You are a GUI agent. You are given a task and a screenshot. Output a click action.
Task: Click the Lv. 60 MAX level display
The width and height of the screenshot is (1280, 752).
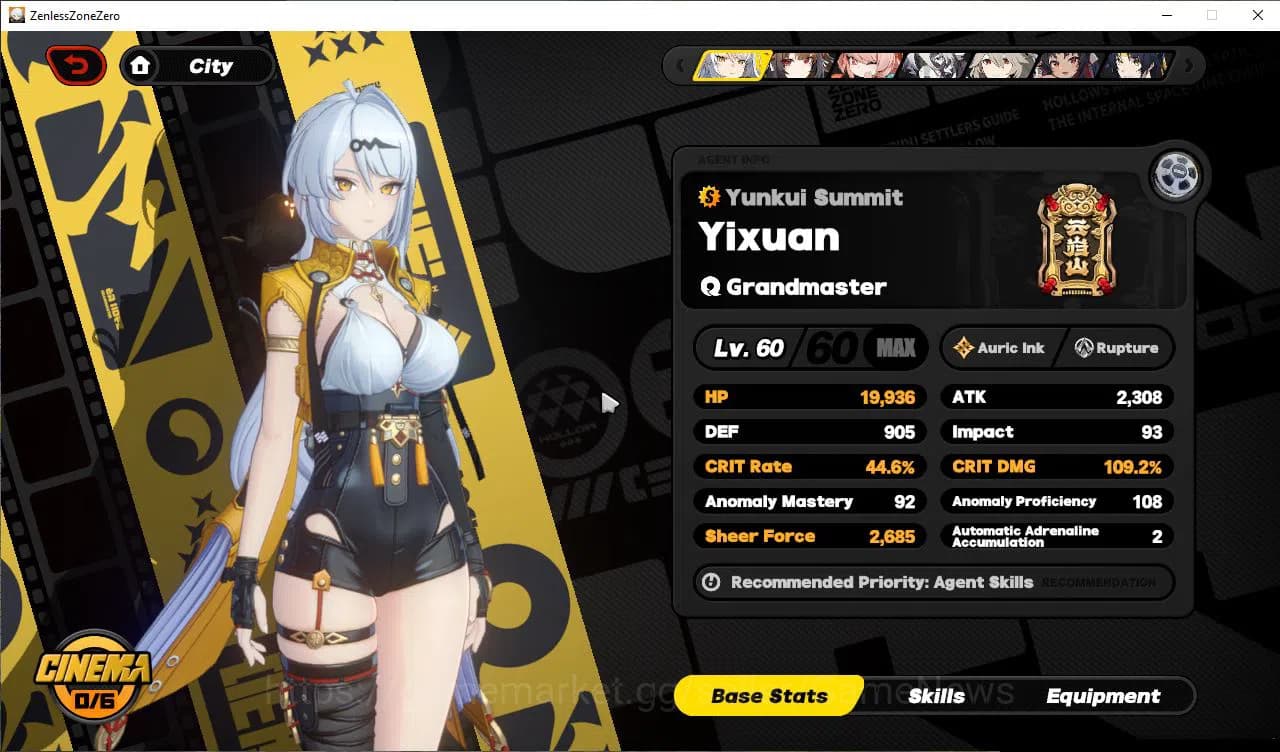tap(810, 348)
